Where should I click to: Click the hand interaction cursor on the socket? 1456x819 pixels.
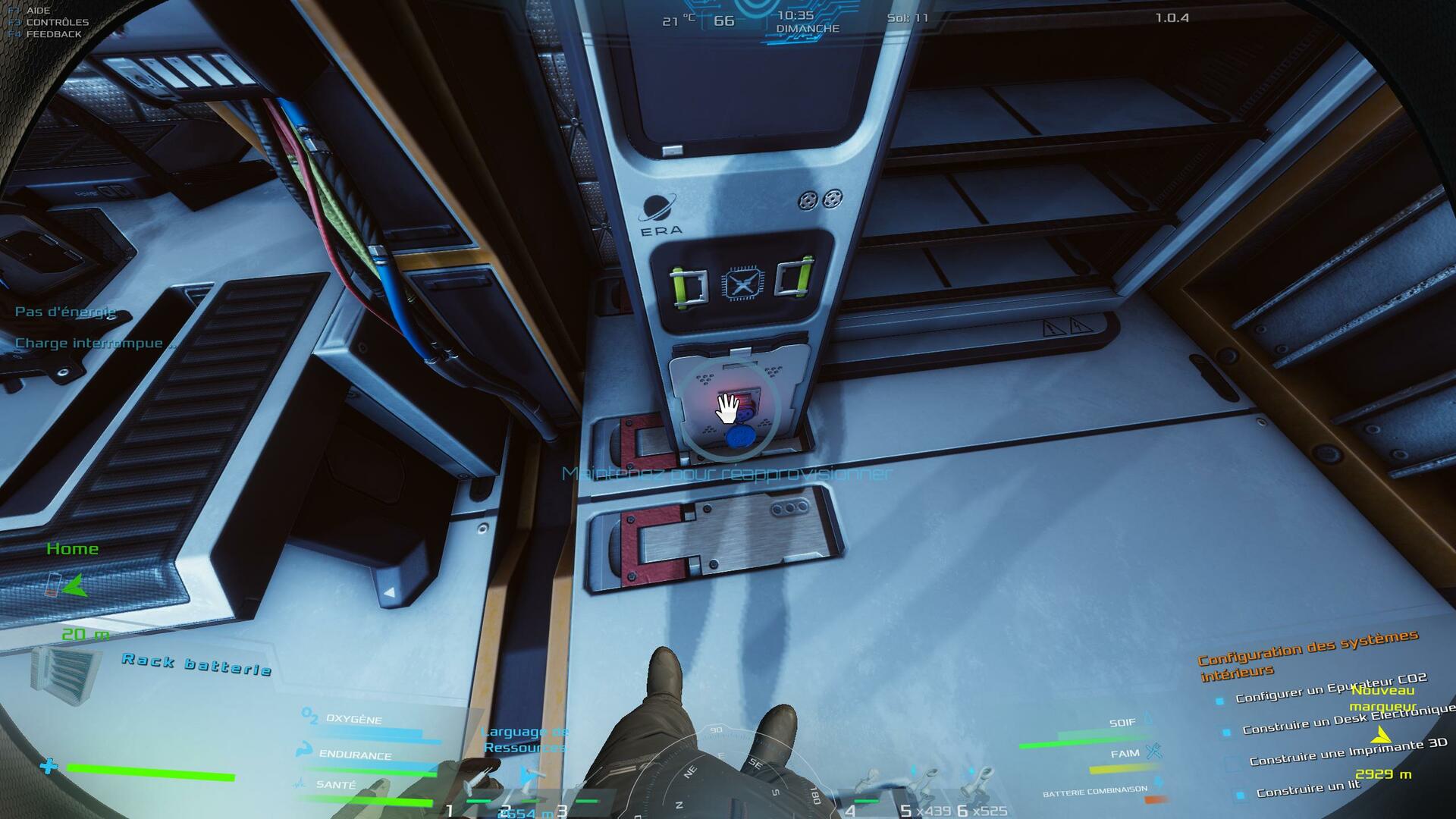point(727,409)
